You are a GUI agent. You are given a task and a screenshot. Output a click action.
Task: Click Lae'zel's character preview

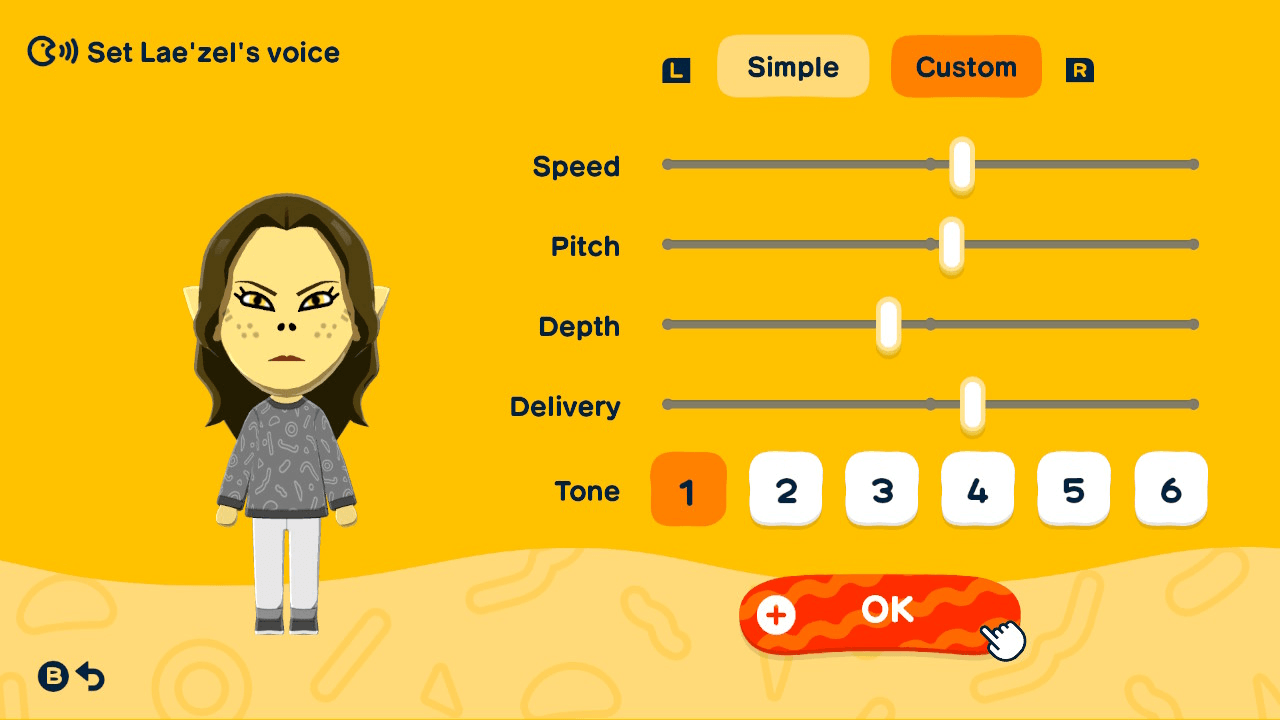coord(285,400)
